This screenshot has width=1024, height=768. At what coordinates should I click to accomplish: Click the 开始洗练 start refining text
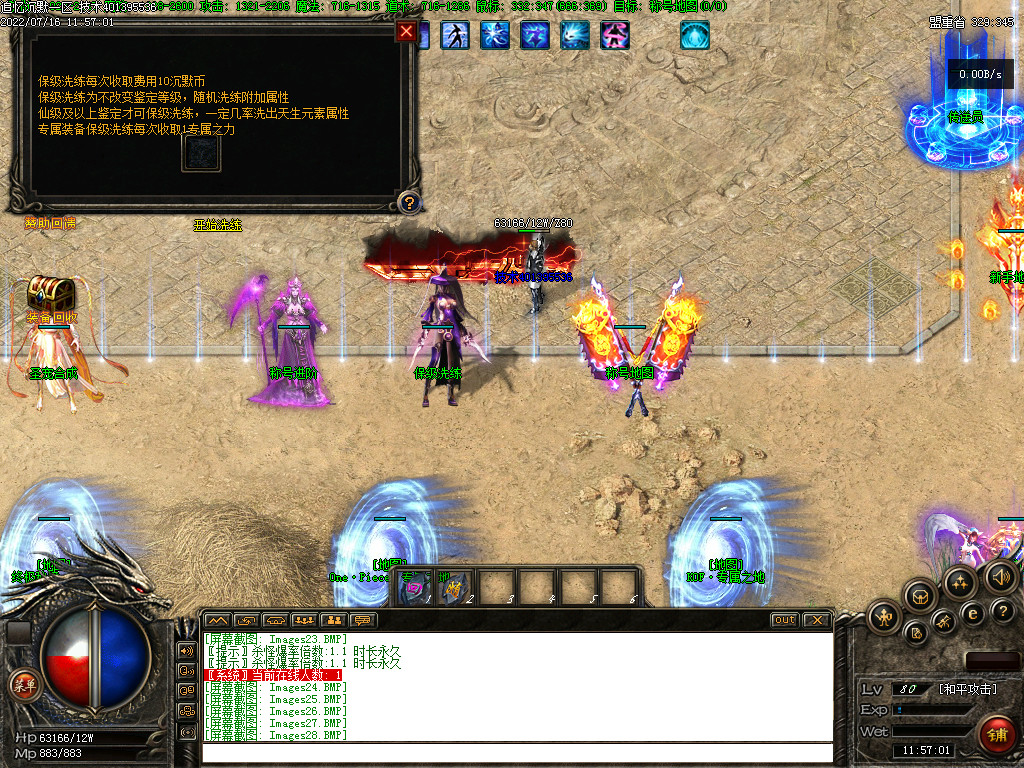[218, 225]
